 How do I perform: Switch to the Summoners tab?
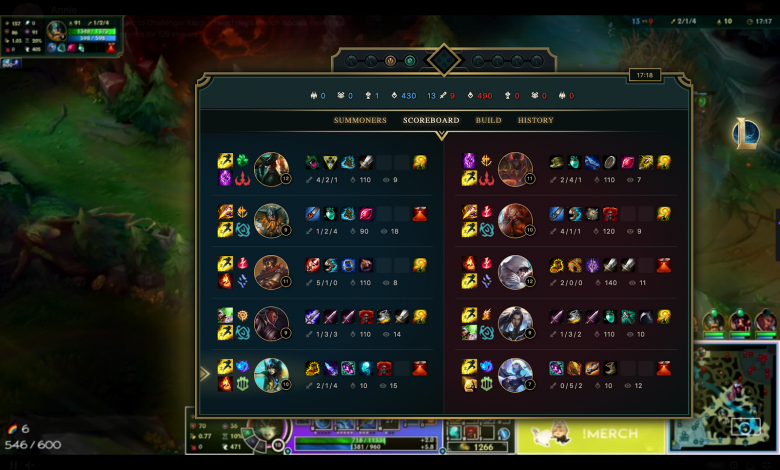[x=360, y=121]
